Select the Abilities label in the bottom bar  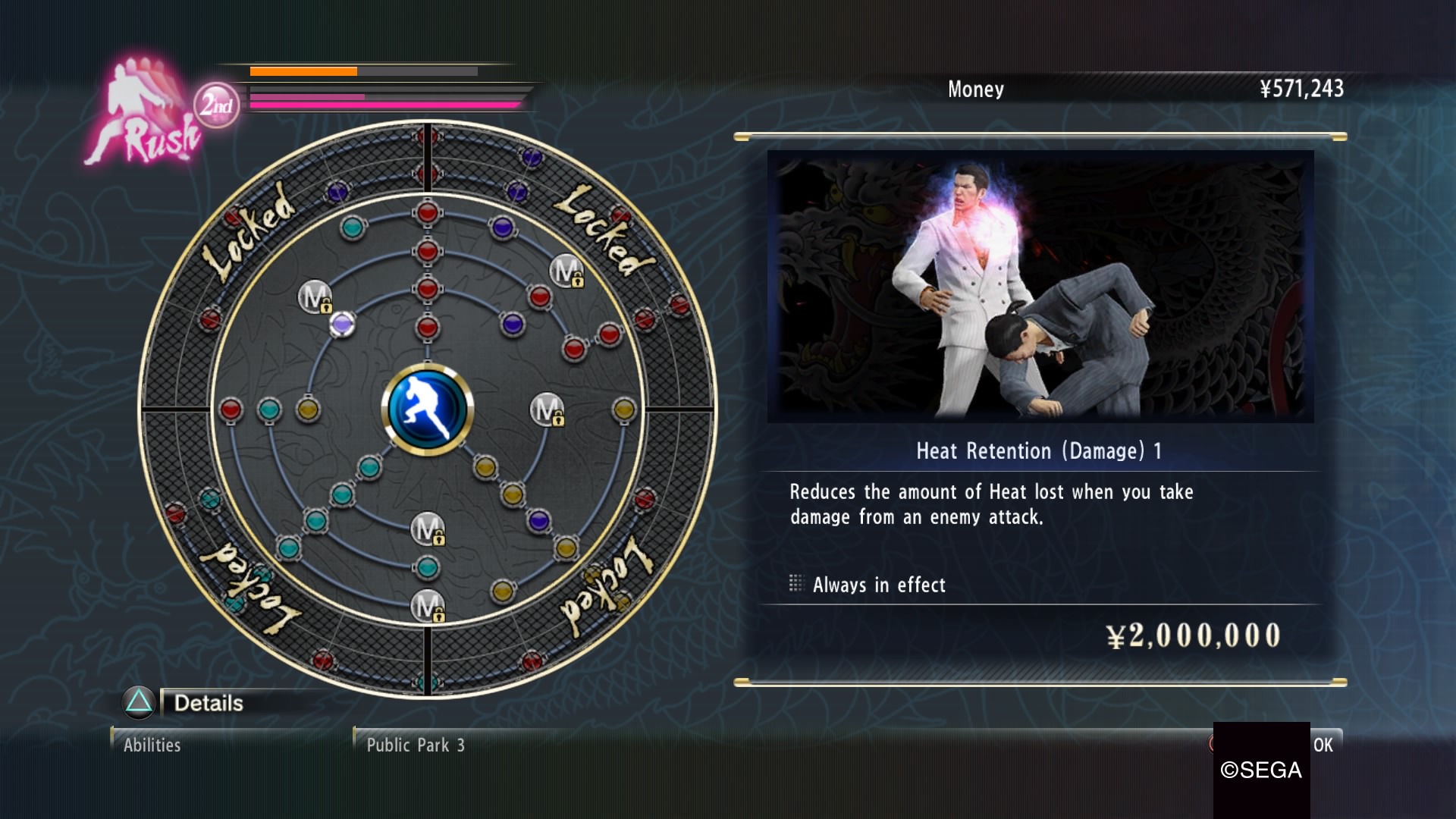tap(152, 745)
